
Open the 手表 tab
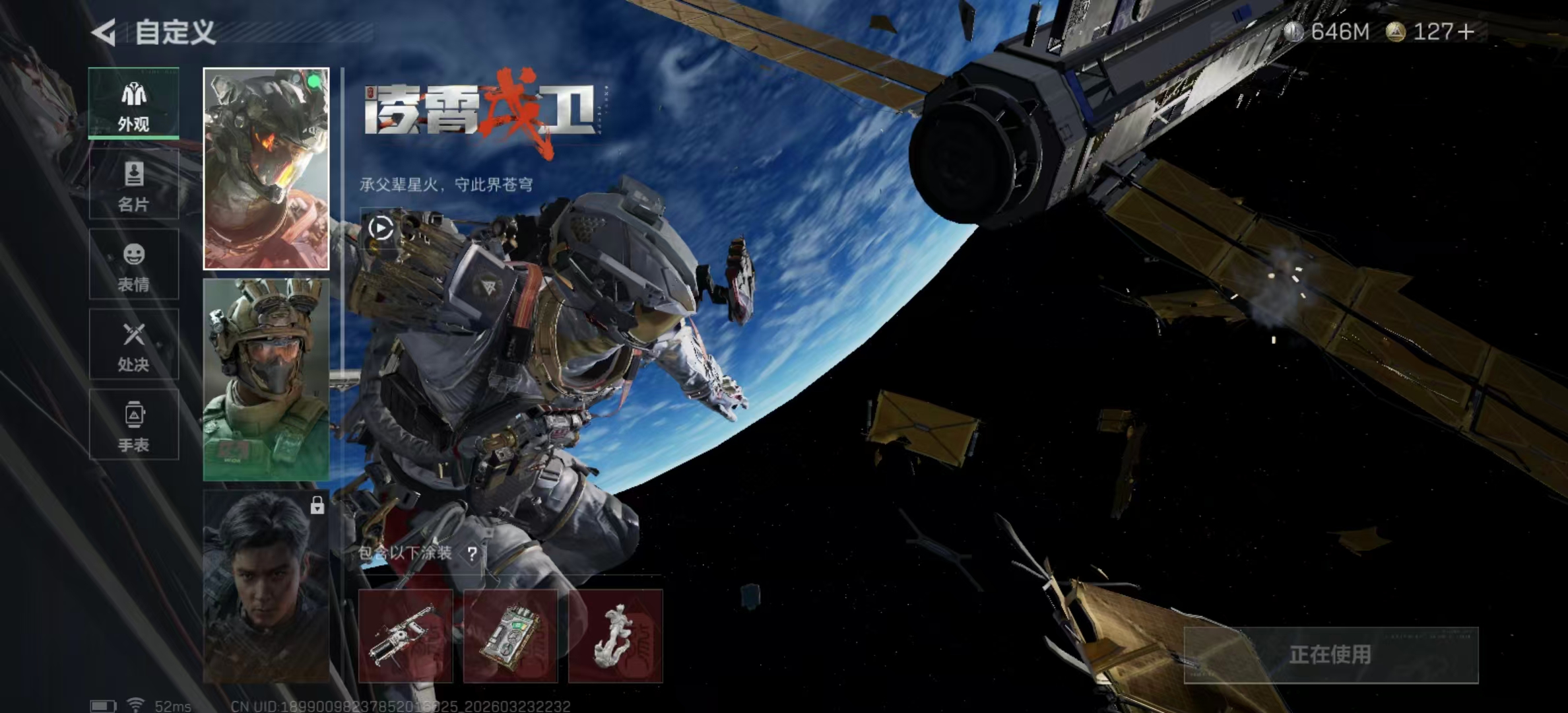134,424
